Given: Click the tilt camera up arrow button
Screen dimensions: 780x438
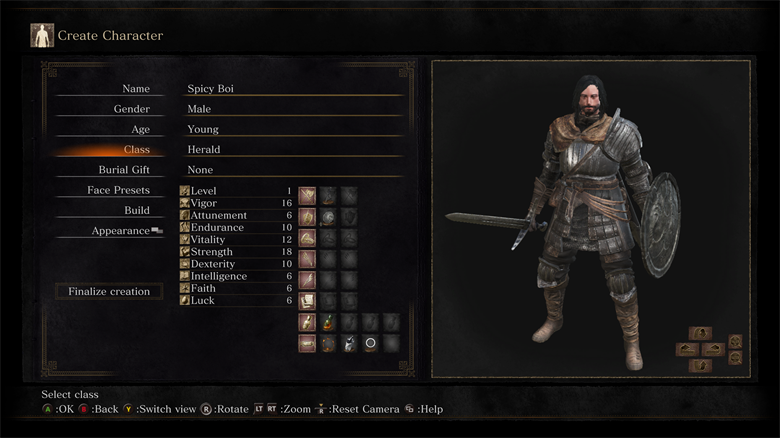Looking at the screenshot, I should [x=700, y=333].
